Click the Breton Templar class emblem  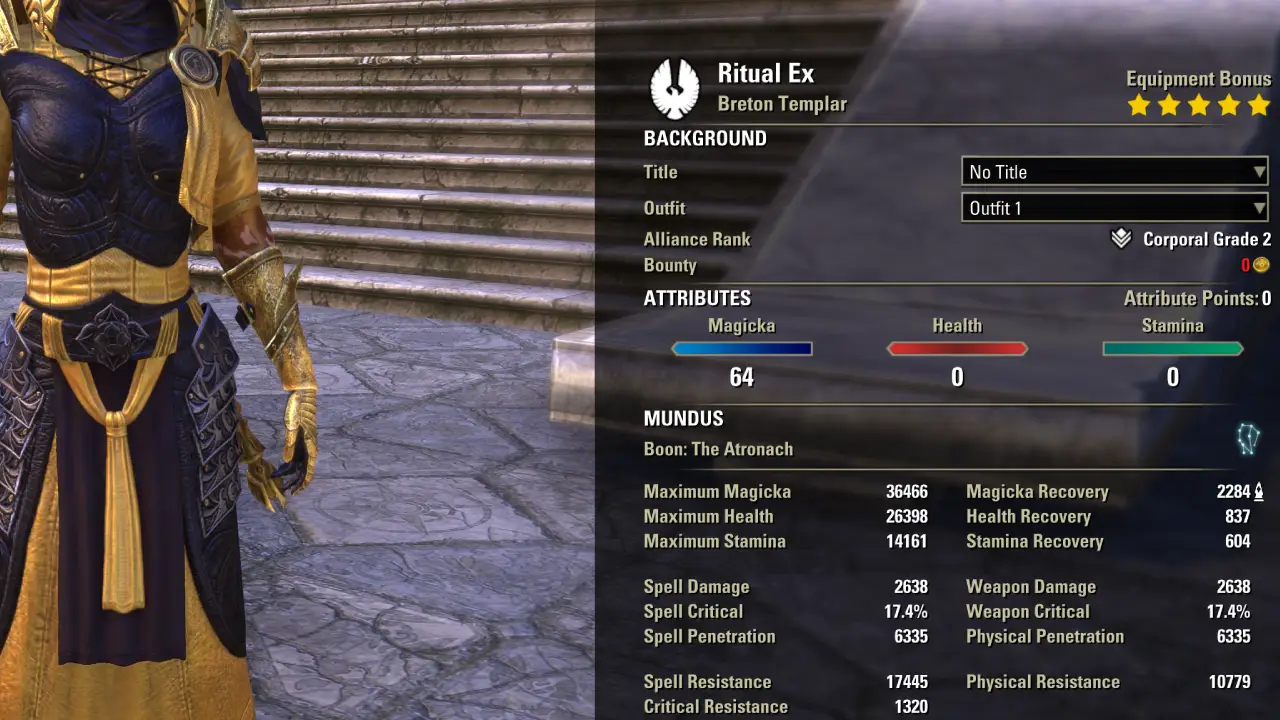point(675,88)
